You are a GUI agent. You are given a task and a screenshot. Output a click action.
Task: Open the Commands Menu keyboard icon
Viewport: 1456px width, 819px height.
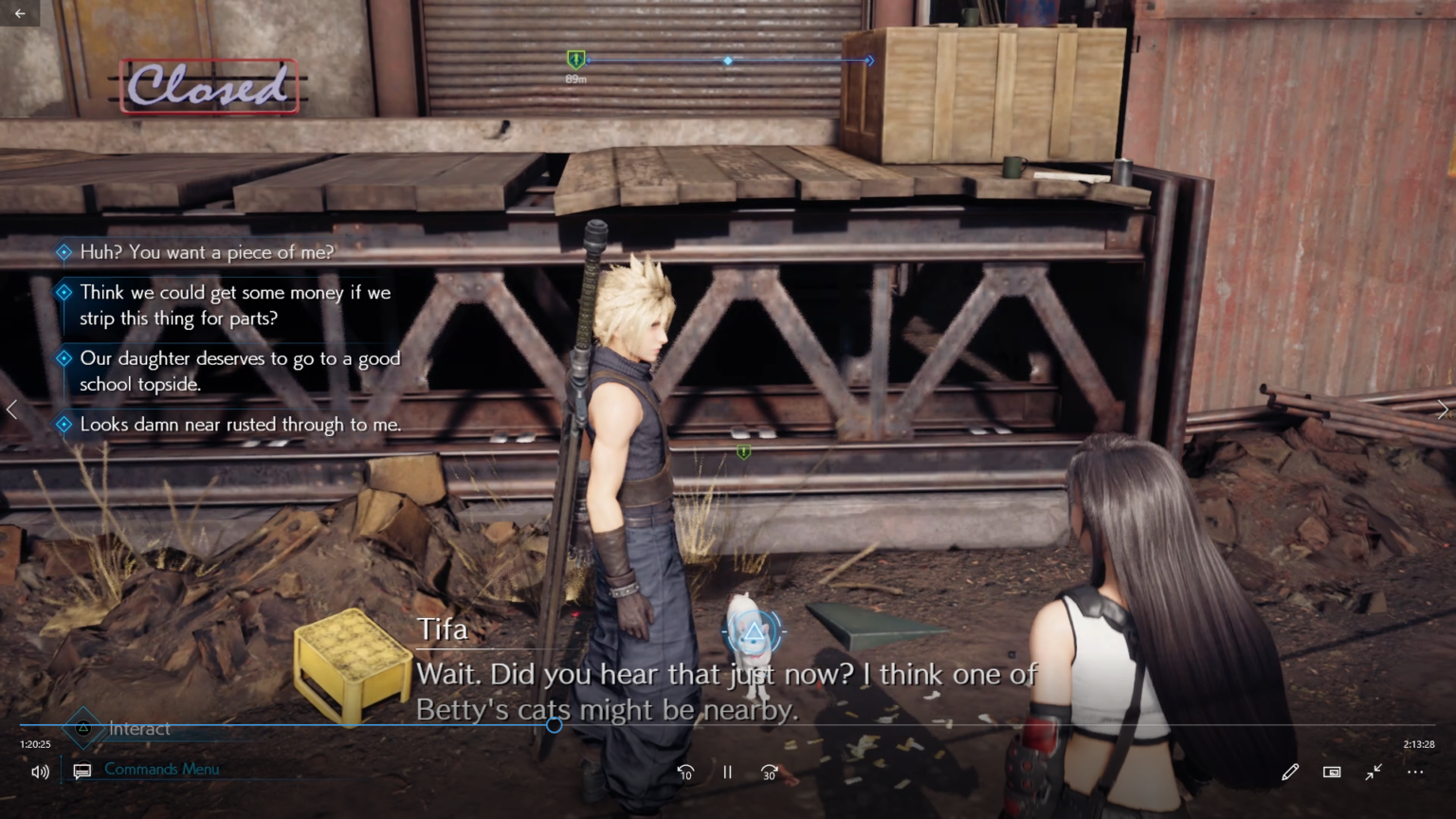[81, 771]
